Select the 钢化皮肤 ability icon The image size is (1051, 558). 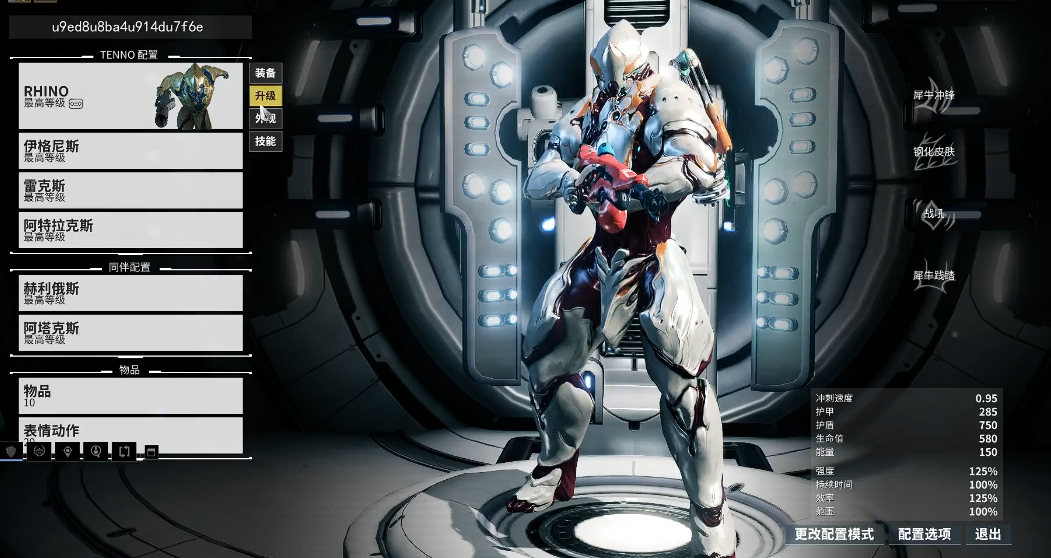933,152
